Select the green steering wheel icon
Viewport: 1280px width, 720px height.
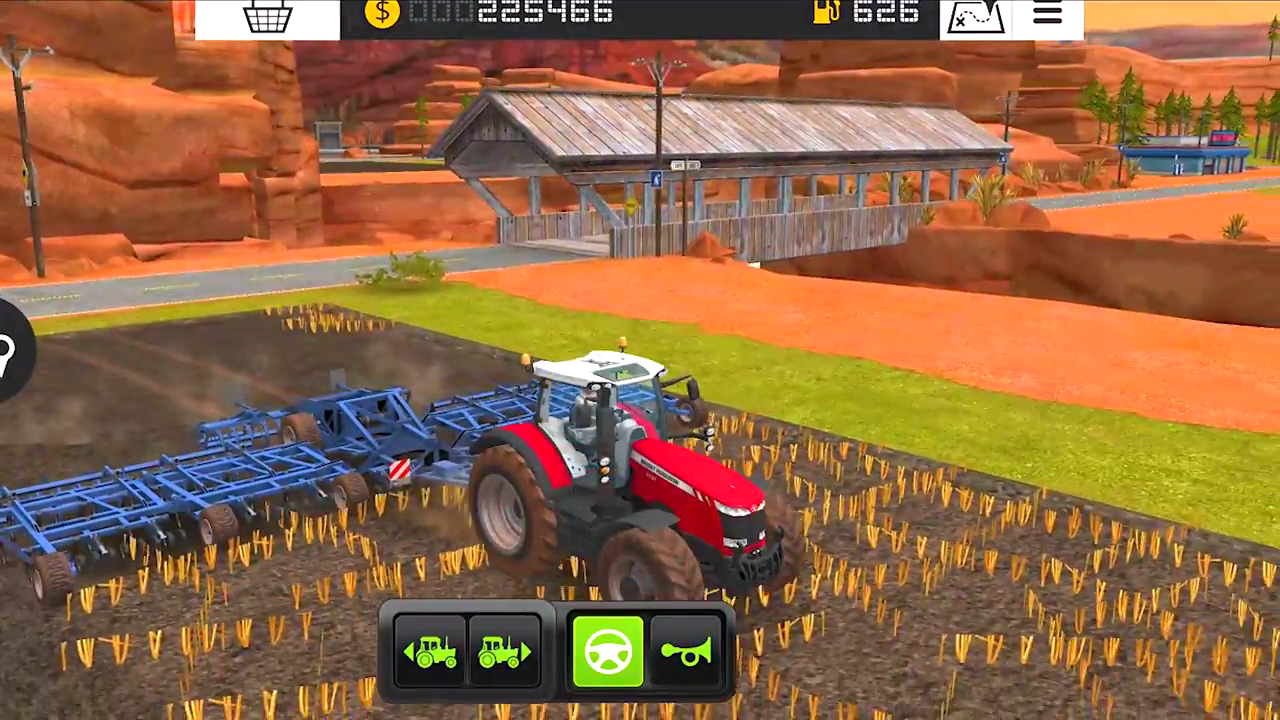click(608, 650)
